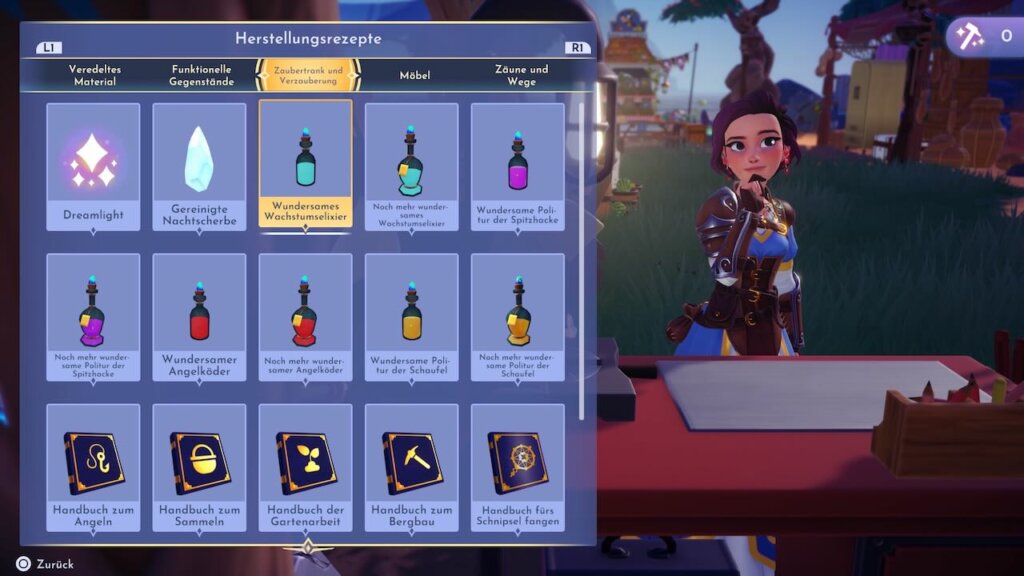Click the Handbuch zum Bergbau book
Screen dimensions: 1024x576
(x=411, y=467)
